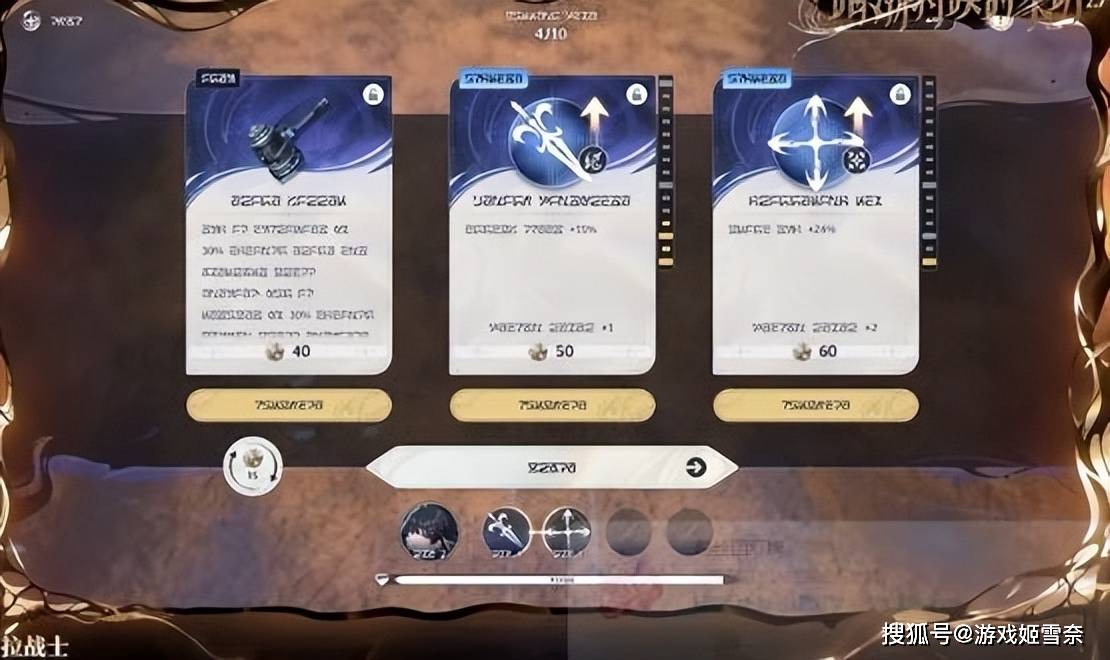
Task: Toggle the lock on the sword upgrade card
Action: coord(637,94)
